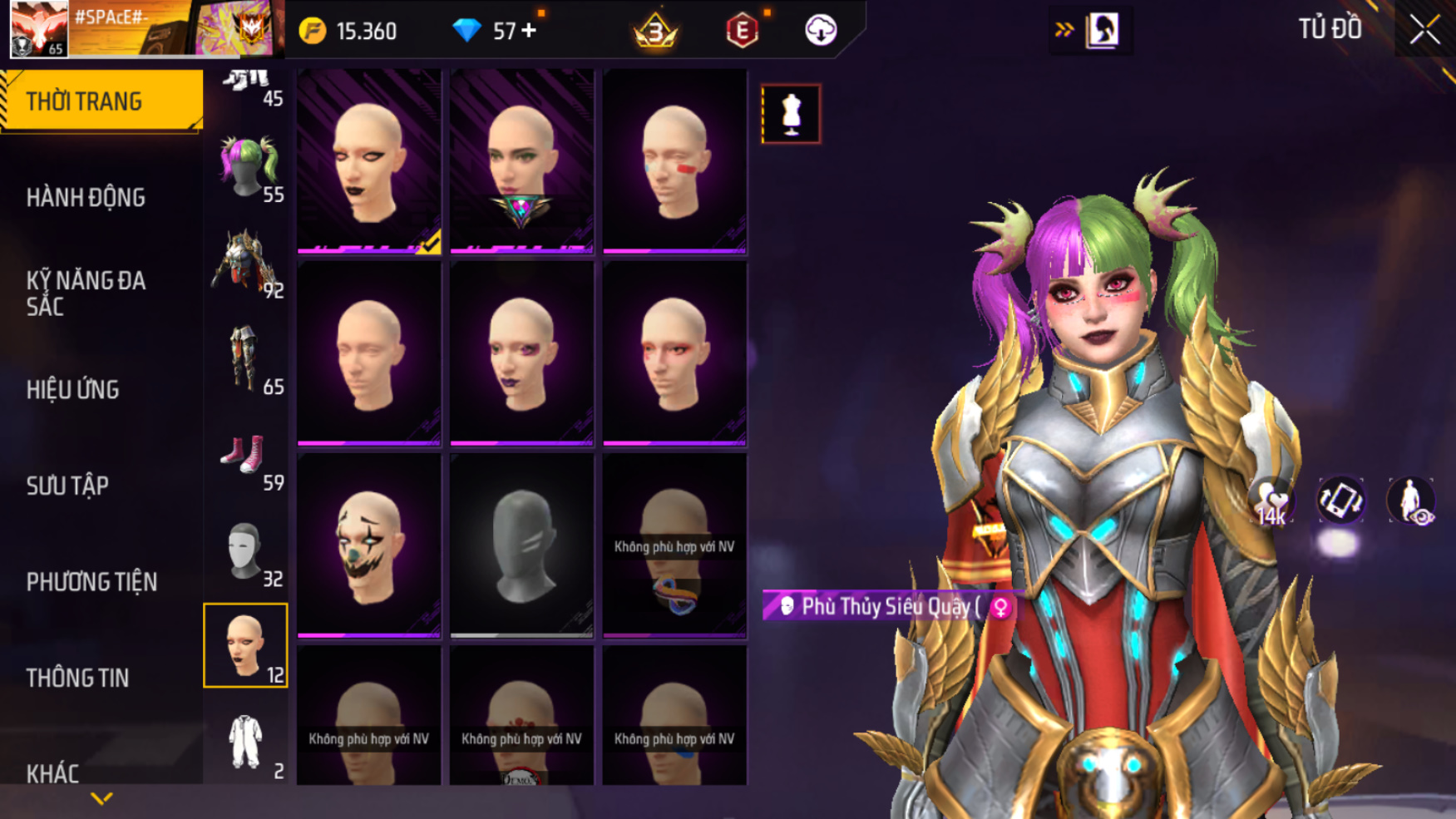Pick the purple eyeshadow face paint
The width and height of the screenshot is (1456, 819).
pos(521,353)
